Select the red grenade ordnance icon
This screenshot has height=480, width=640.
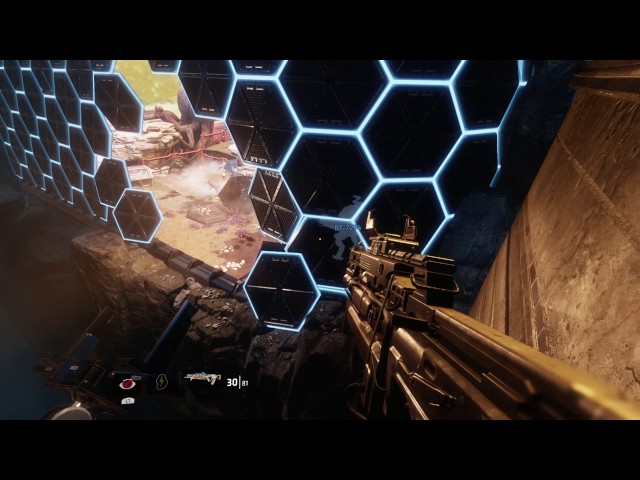pos(128,382)
